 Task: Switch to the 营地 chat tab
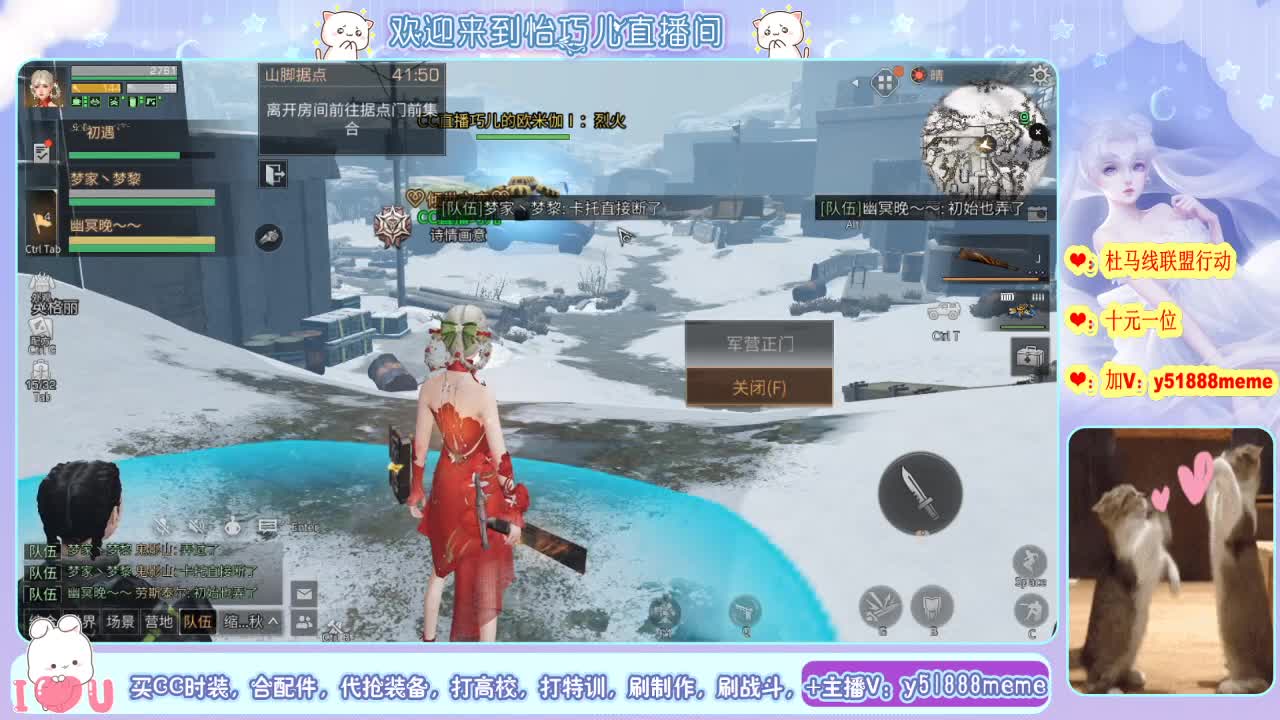[159, 622]
